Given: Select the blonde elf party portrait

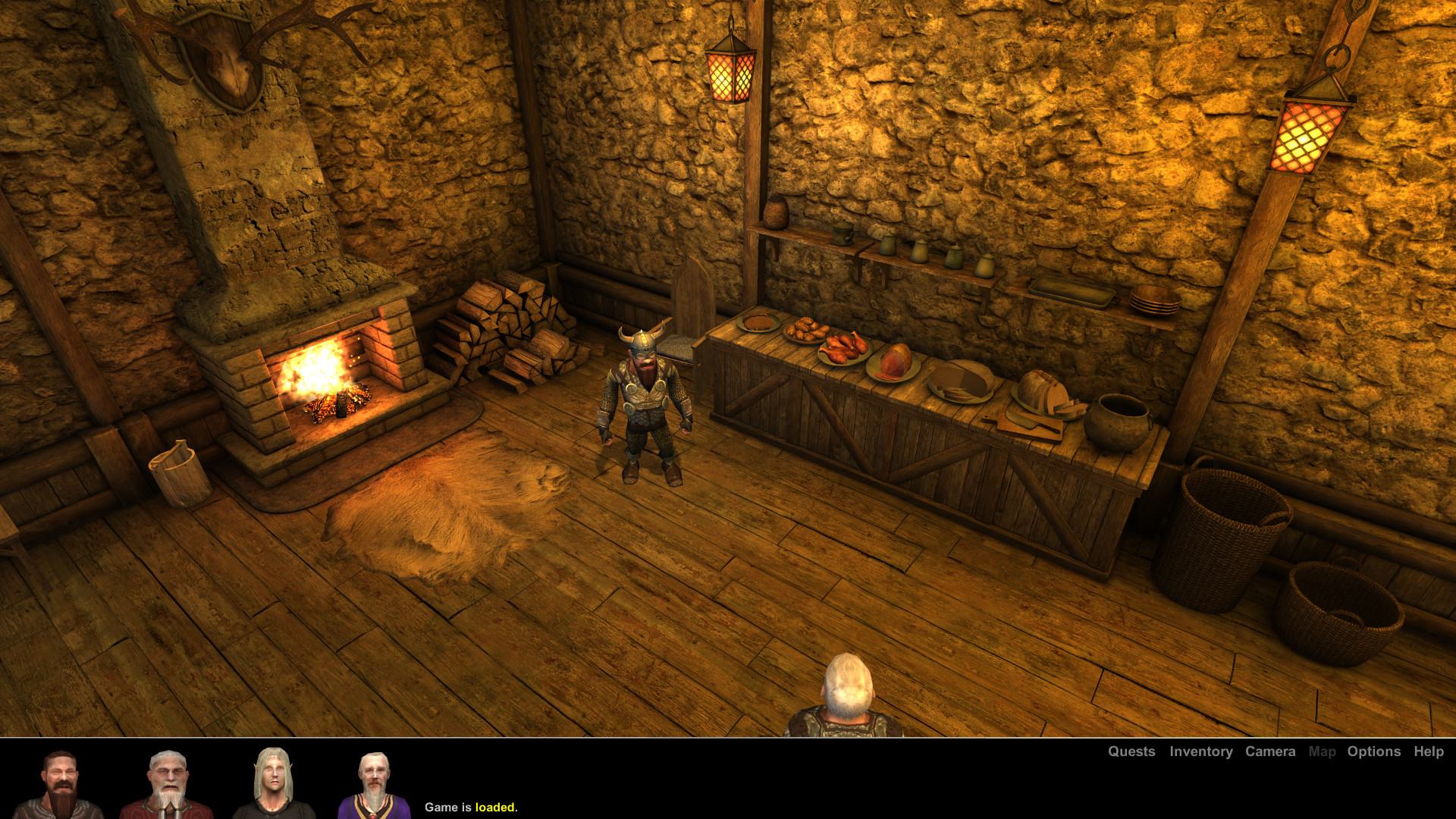Looking at the screenshot, I should [x=270, y=784].
